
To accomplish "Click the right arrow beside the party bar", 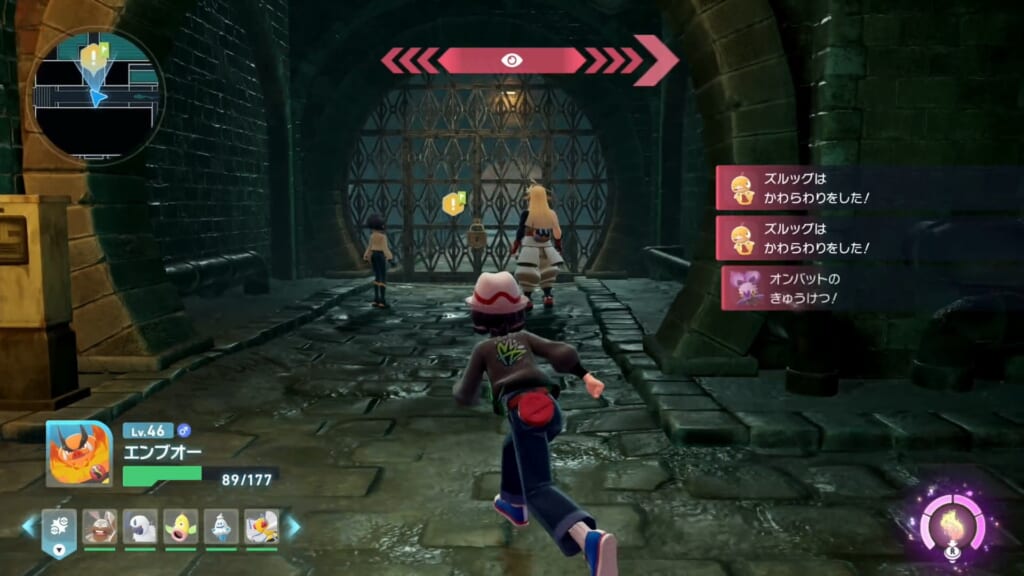I will pyautogui.click(x=293, y=526).
